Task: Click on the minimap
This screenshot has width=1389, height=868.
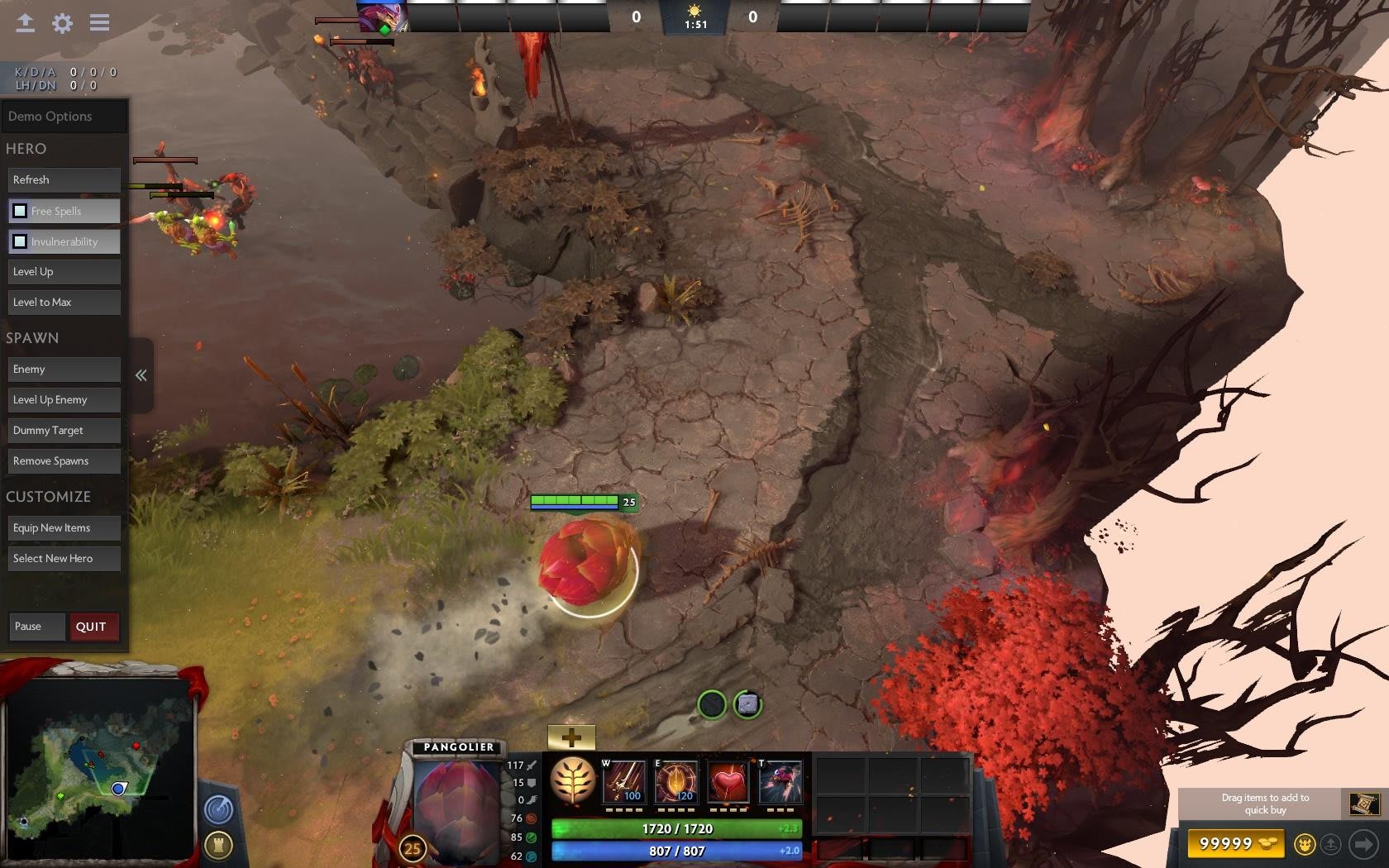Action: pos(99,769)
